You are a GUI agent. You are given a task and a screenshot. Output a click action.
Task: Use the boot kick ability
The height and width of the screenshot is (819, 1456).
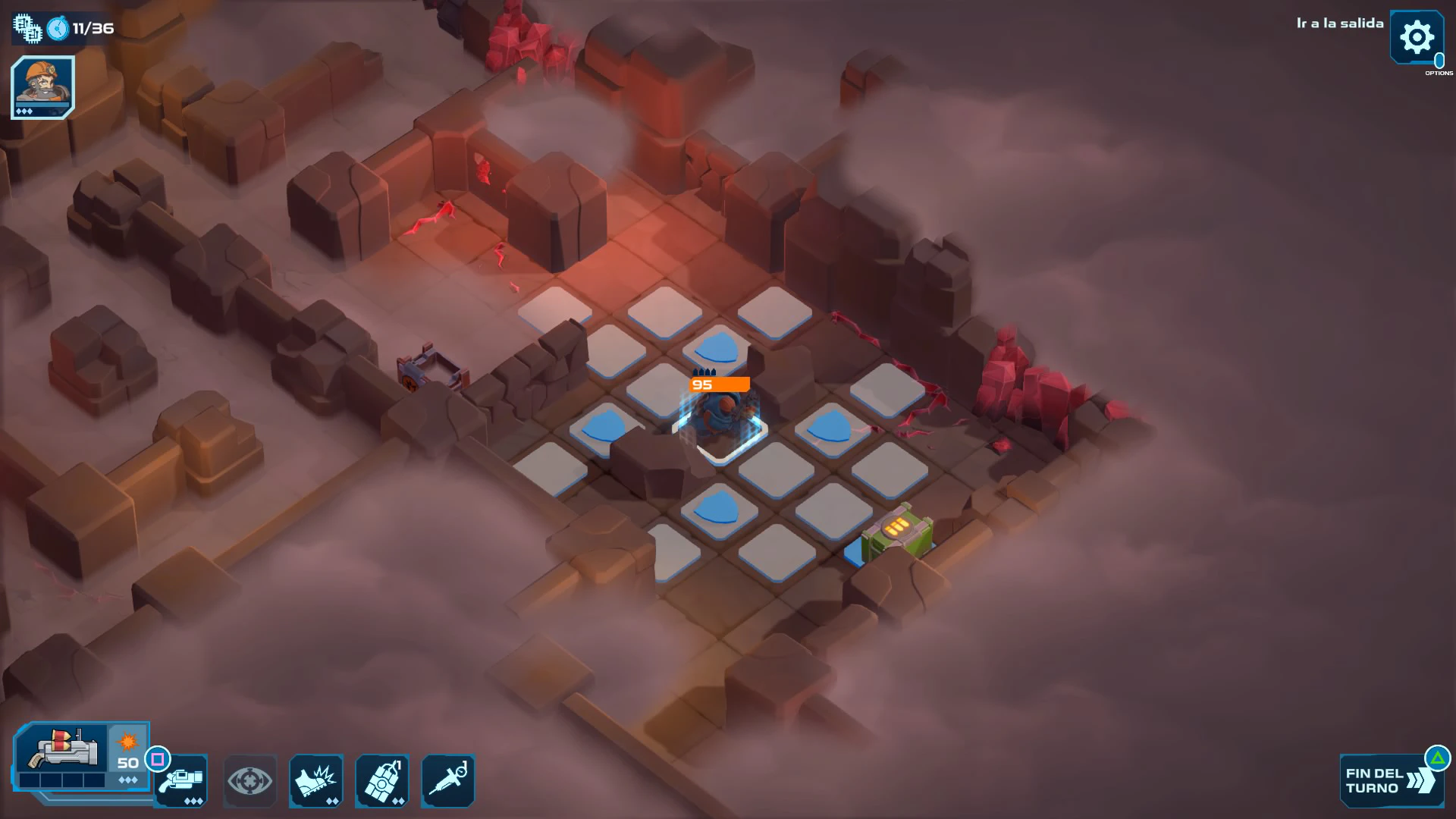pyautogui.click(x=316, y=781)
